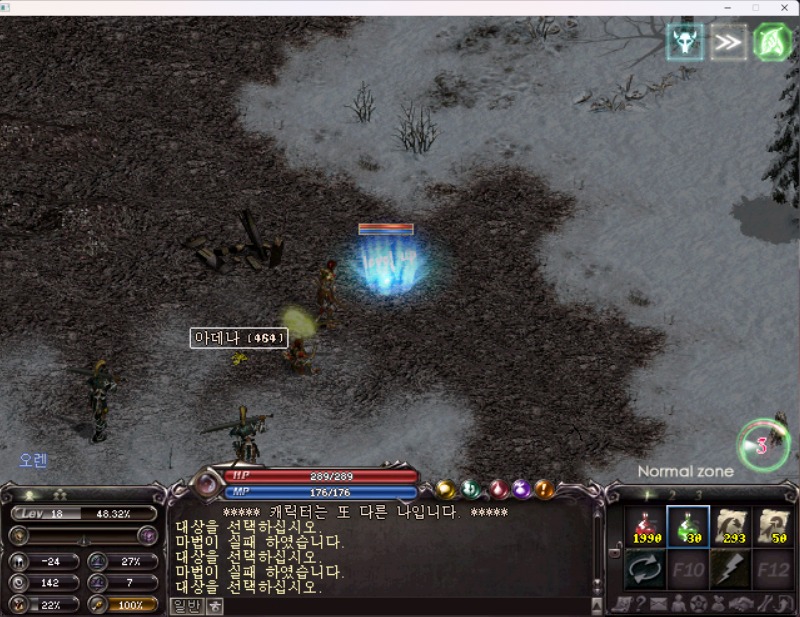Click the pink swirl orb numbered 3

click(x=762, y=445)
